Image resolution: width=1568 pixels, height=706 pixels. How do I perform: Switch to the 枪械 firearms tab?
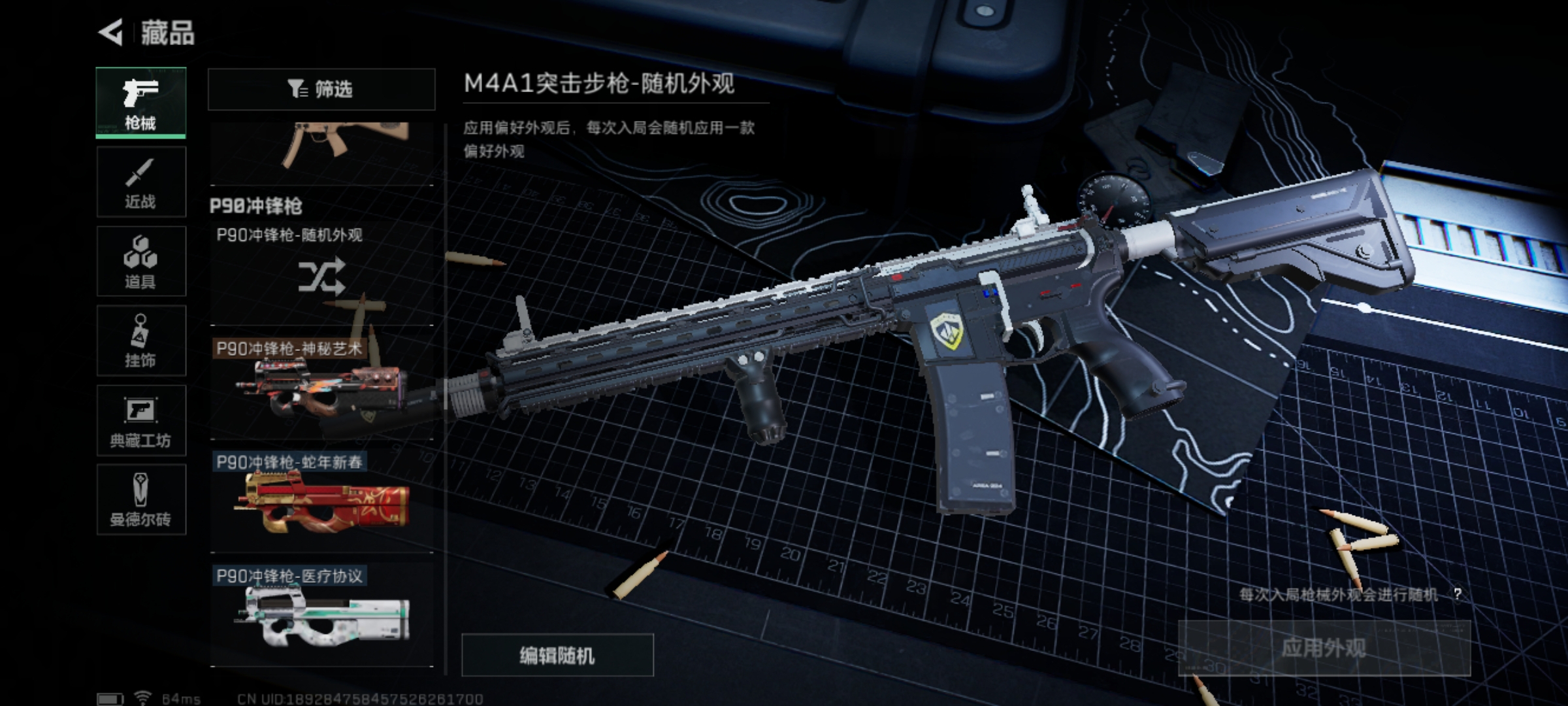[141, 103]
